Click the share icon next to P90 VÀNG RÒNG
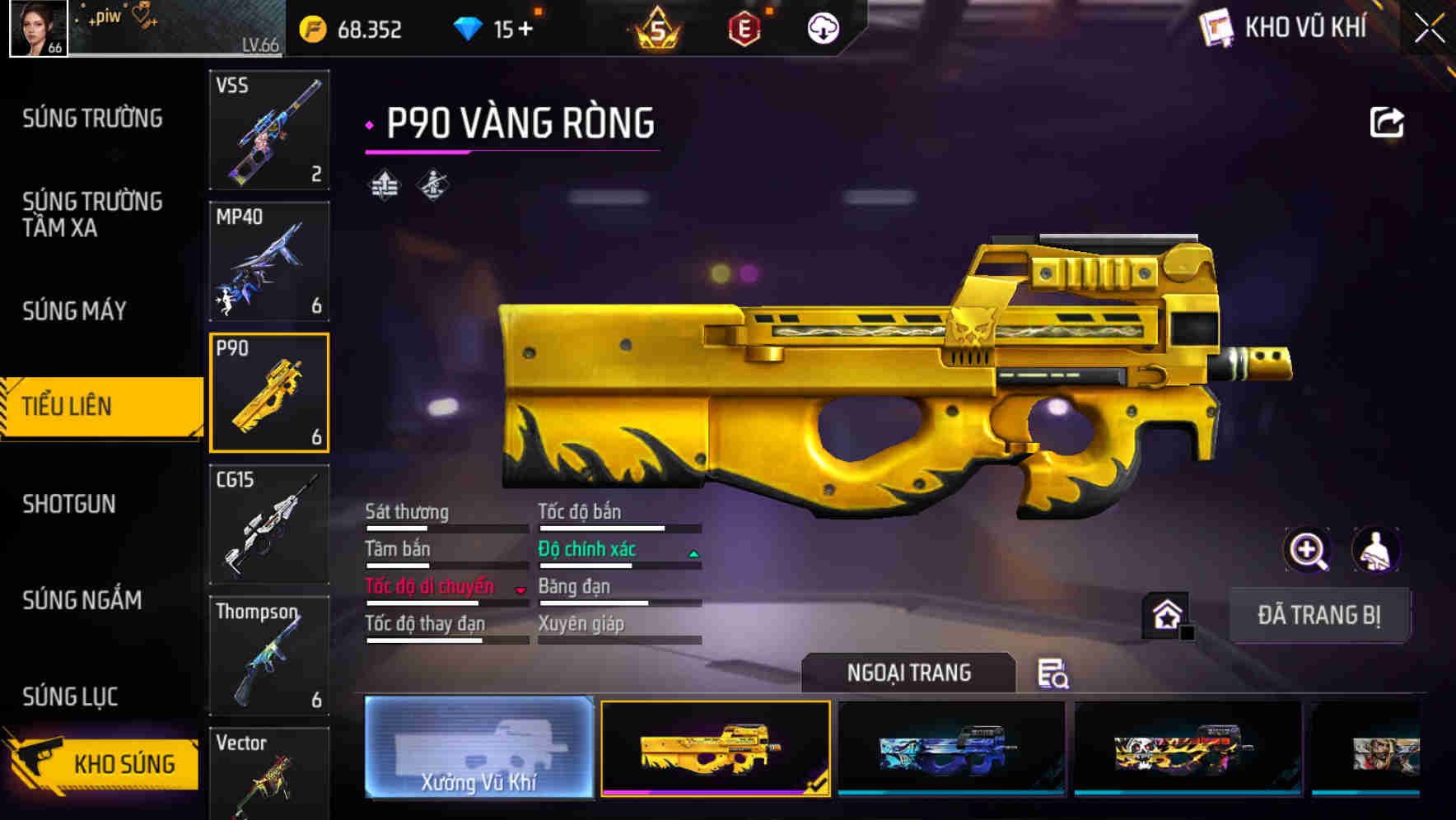 click(1386, 121)
